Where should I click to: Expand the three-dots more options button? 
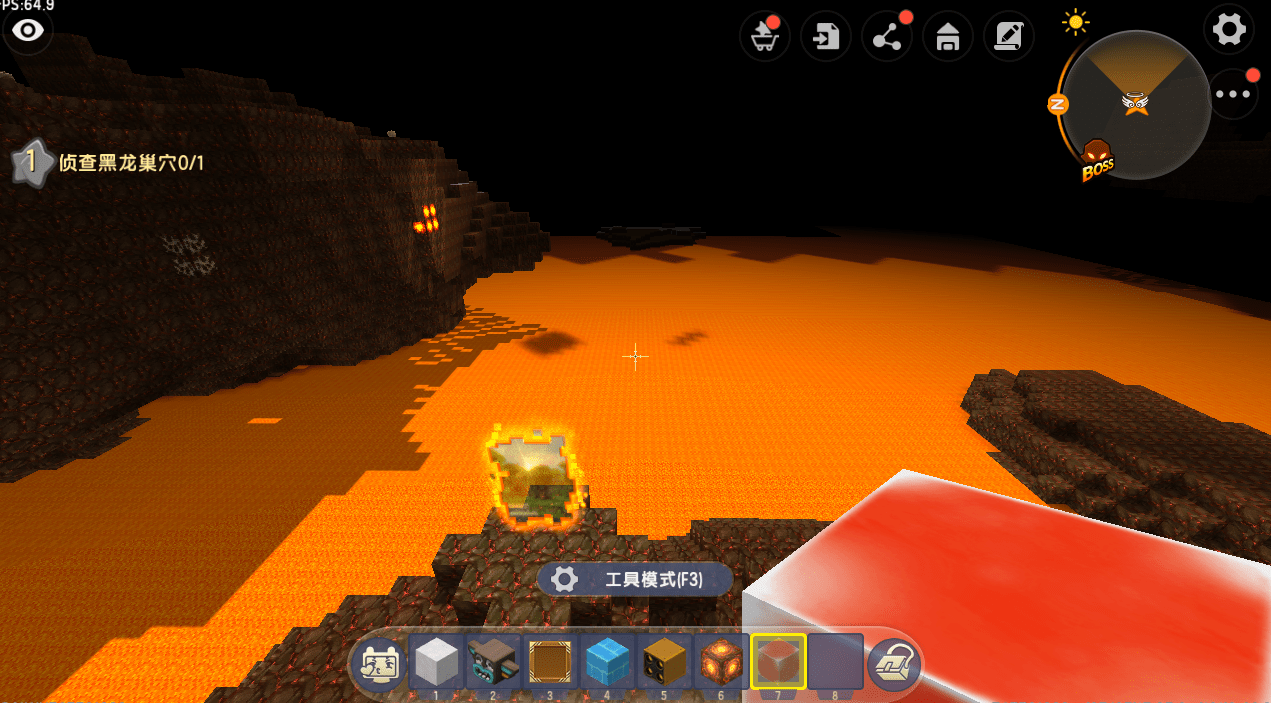click(1233, 94)
